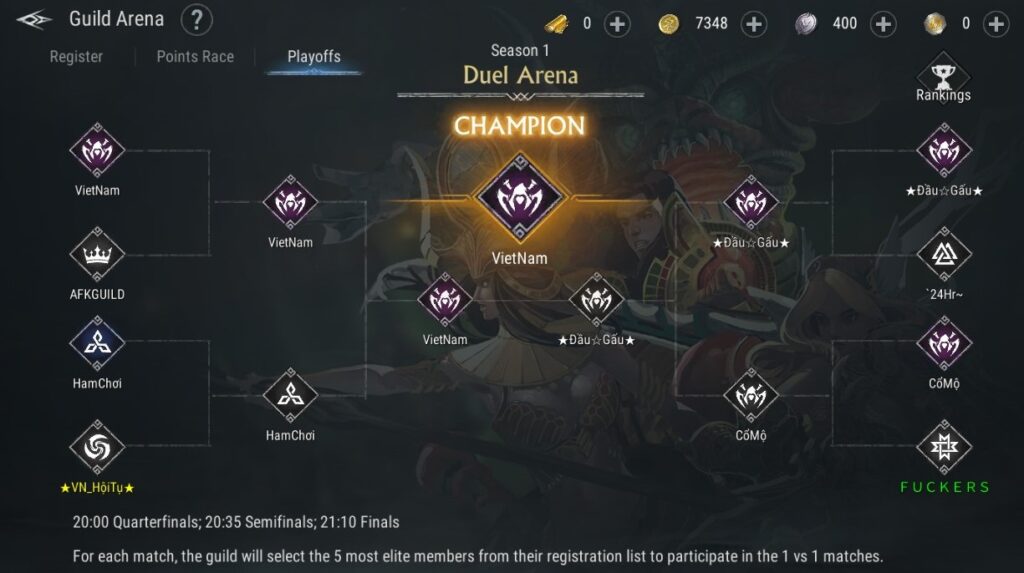Select HamChơi's semifinal emblem
The width and height of the screenshot is (1024, 573).
point(290,396)
